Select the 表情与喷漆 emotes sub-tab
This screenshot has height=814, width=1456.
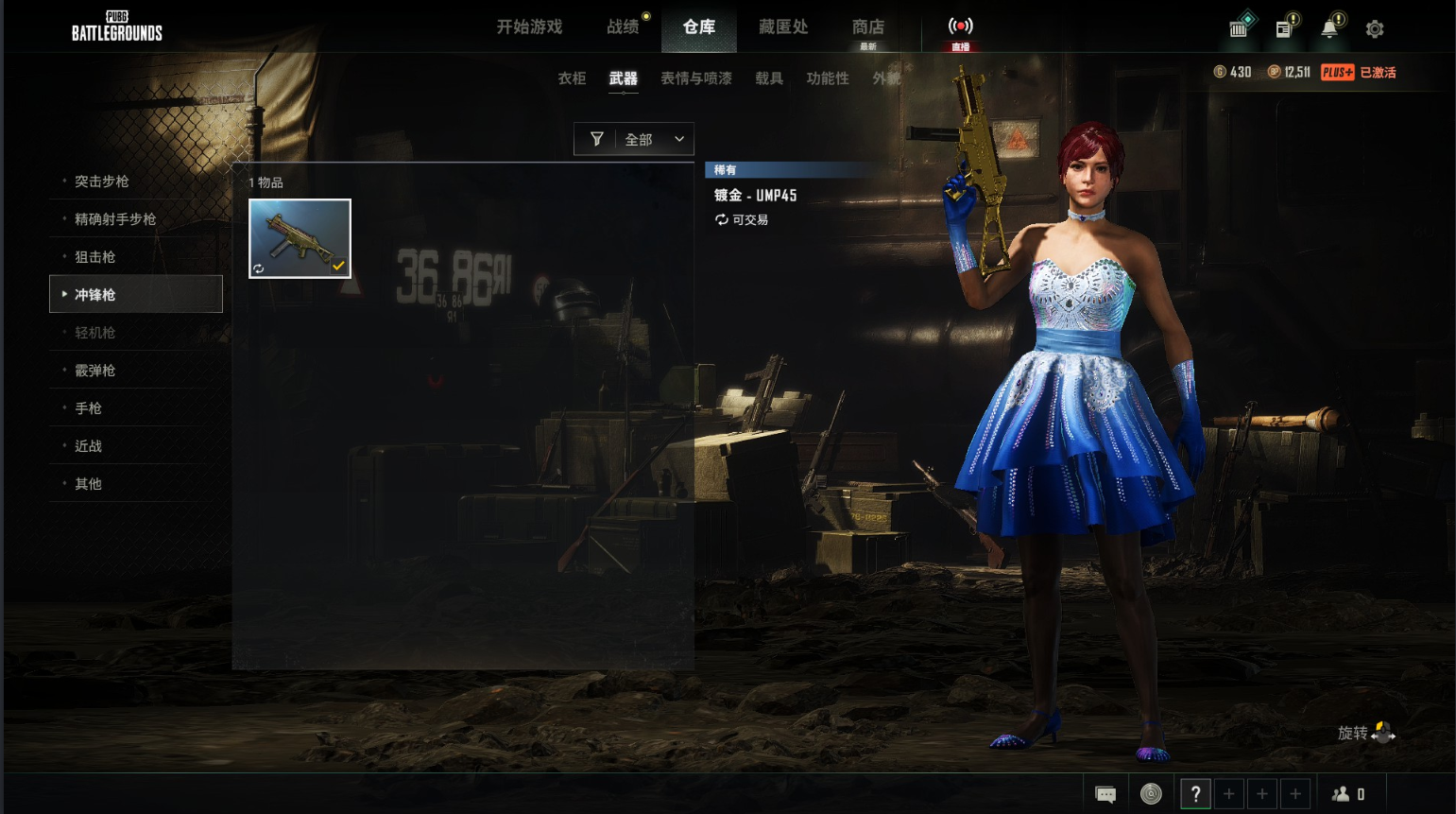695,78
